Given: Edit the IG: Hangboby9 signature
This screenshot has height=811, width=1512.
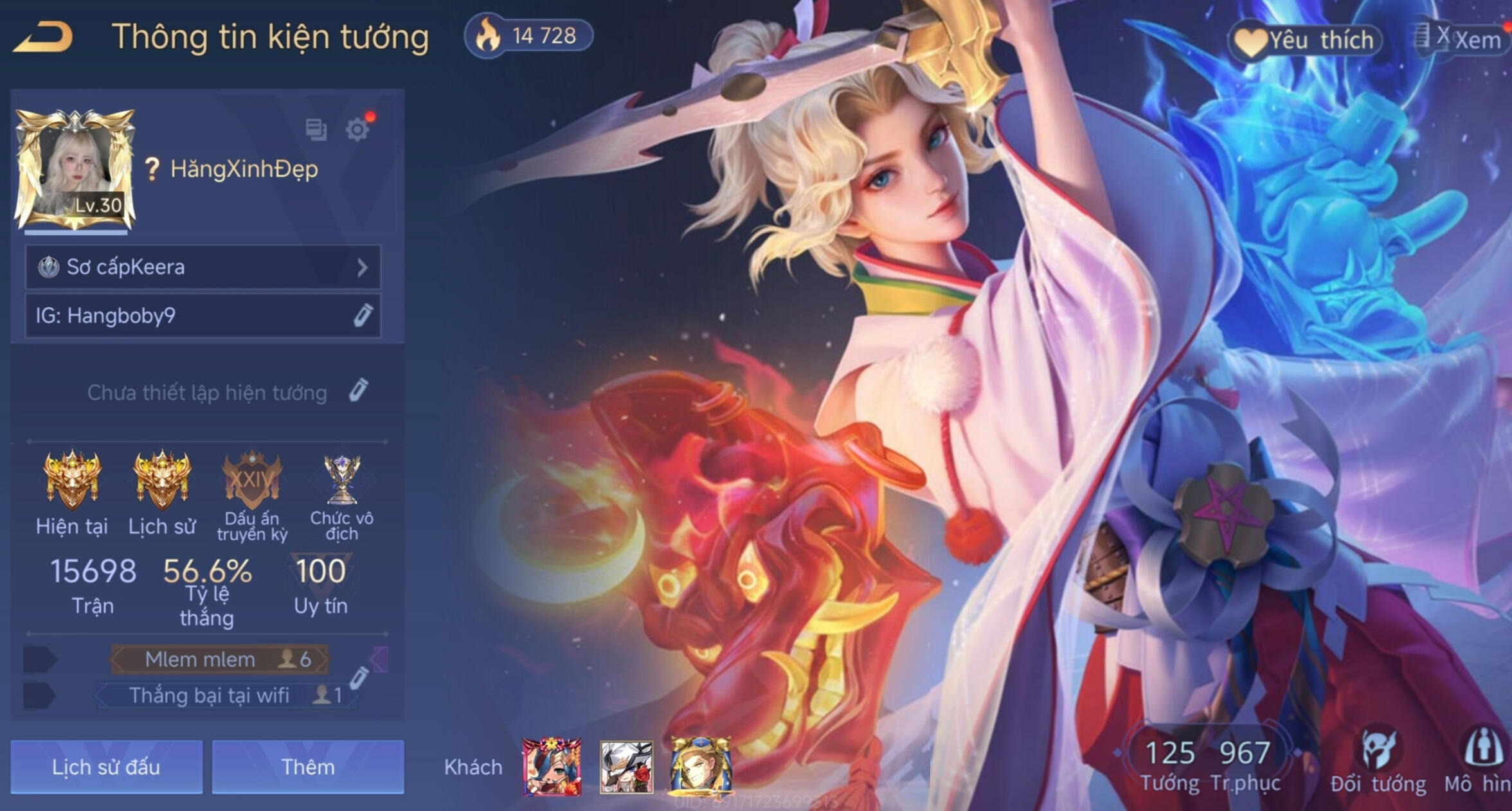Looking at the screenshot, I should click(x=363, y=316).
